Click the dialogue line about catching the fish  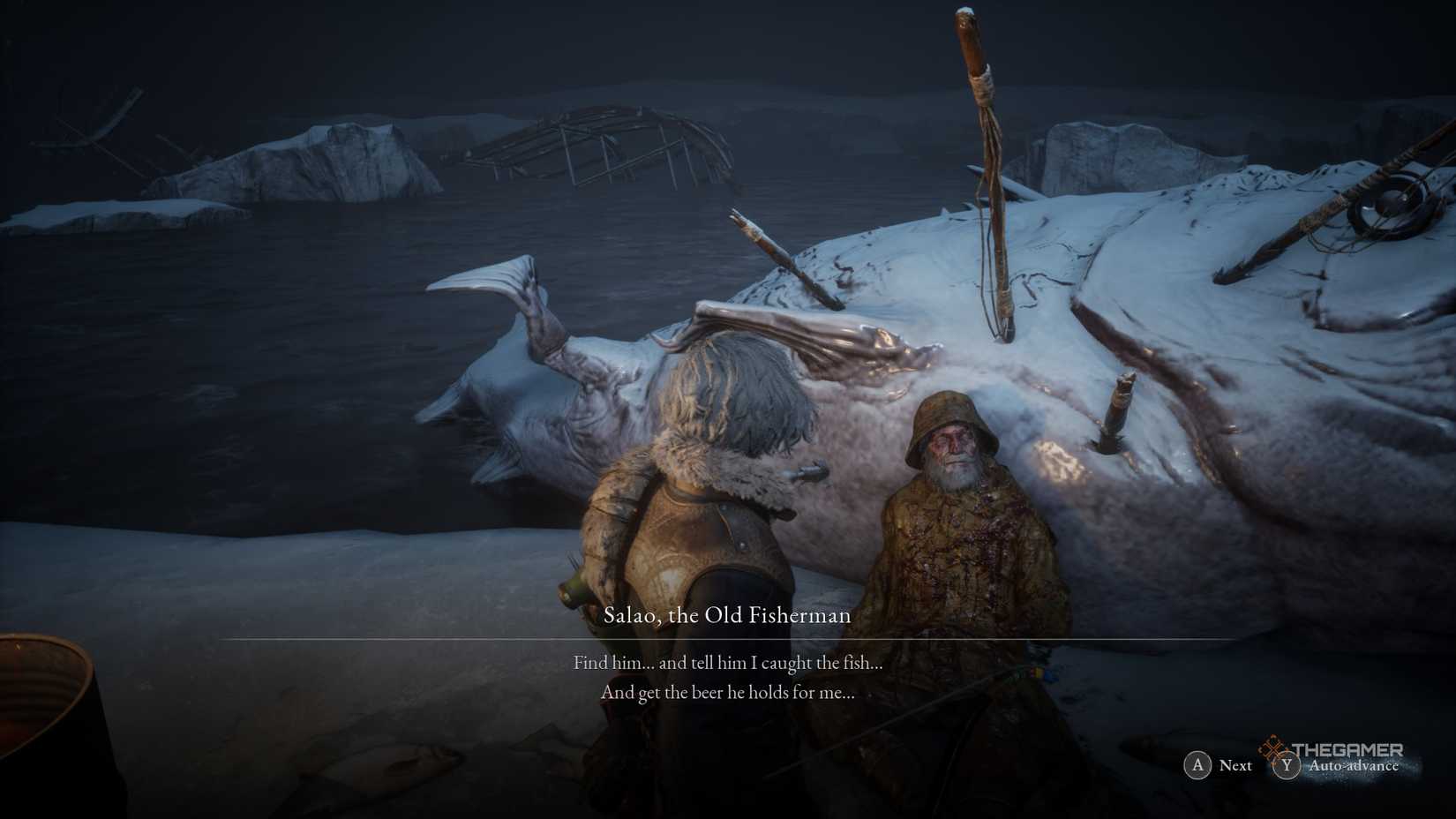tap(728, 663)
